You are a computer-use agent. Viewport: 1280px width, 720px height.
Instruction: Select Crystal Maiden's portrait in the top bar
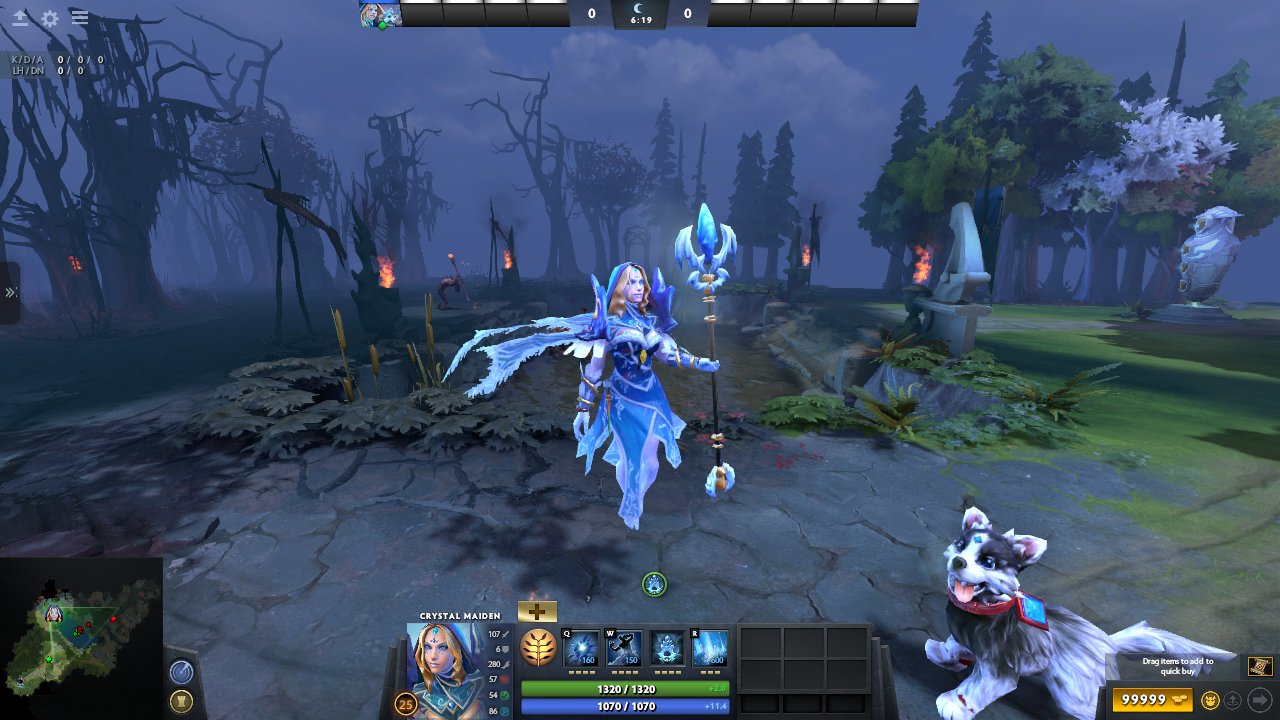point(380,13)
